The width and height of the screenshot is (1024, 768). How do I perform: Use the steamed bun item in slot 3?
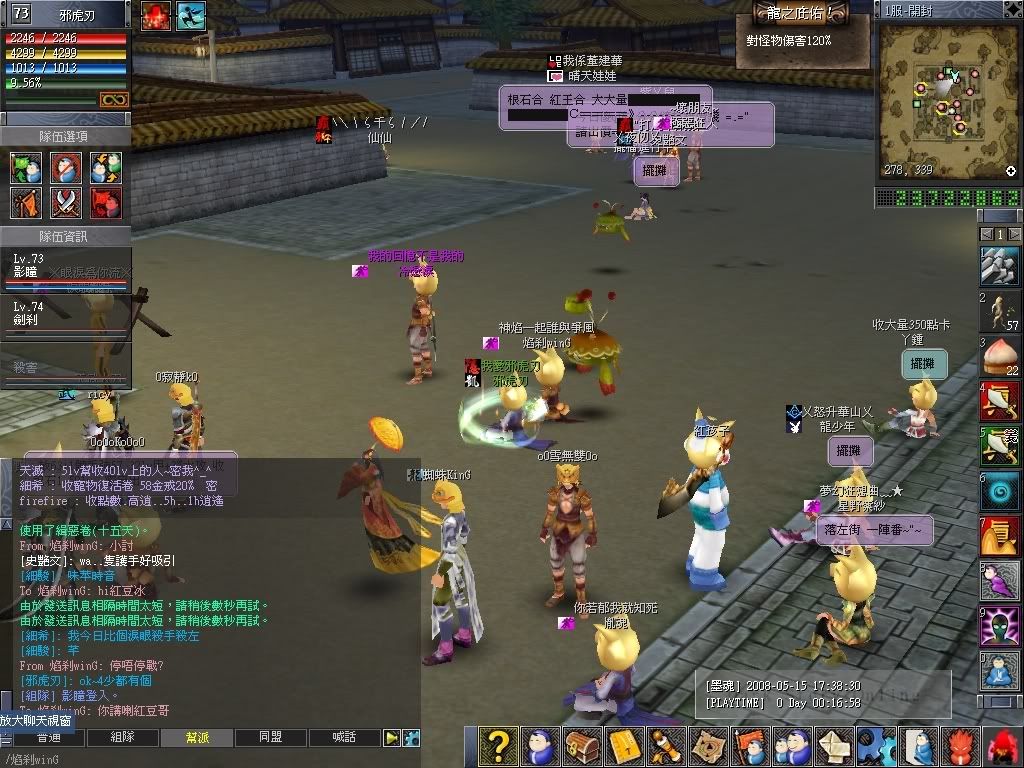click(x=999, y=354)
